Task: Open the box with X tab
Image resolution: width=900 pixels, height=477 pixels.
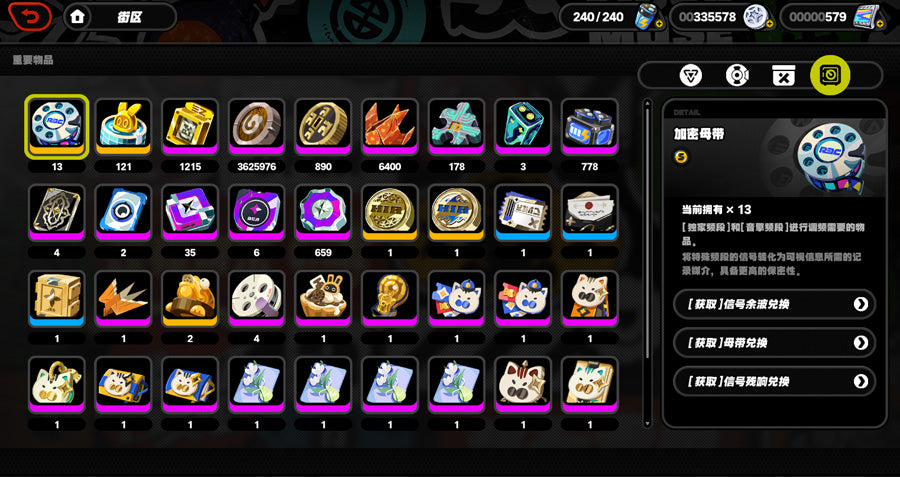Action: [783, 75]
